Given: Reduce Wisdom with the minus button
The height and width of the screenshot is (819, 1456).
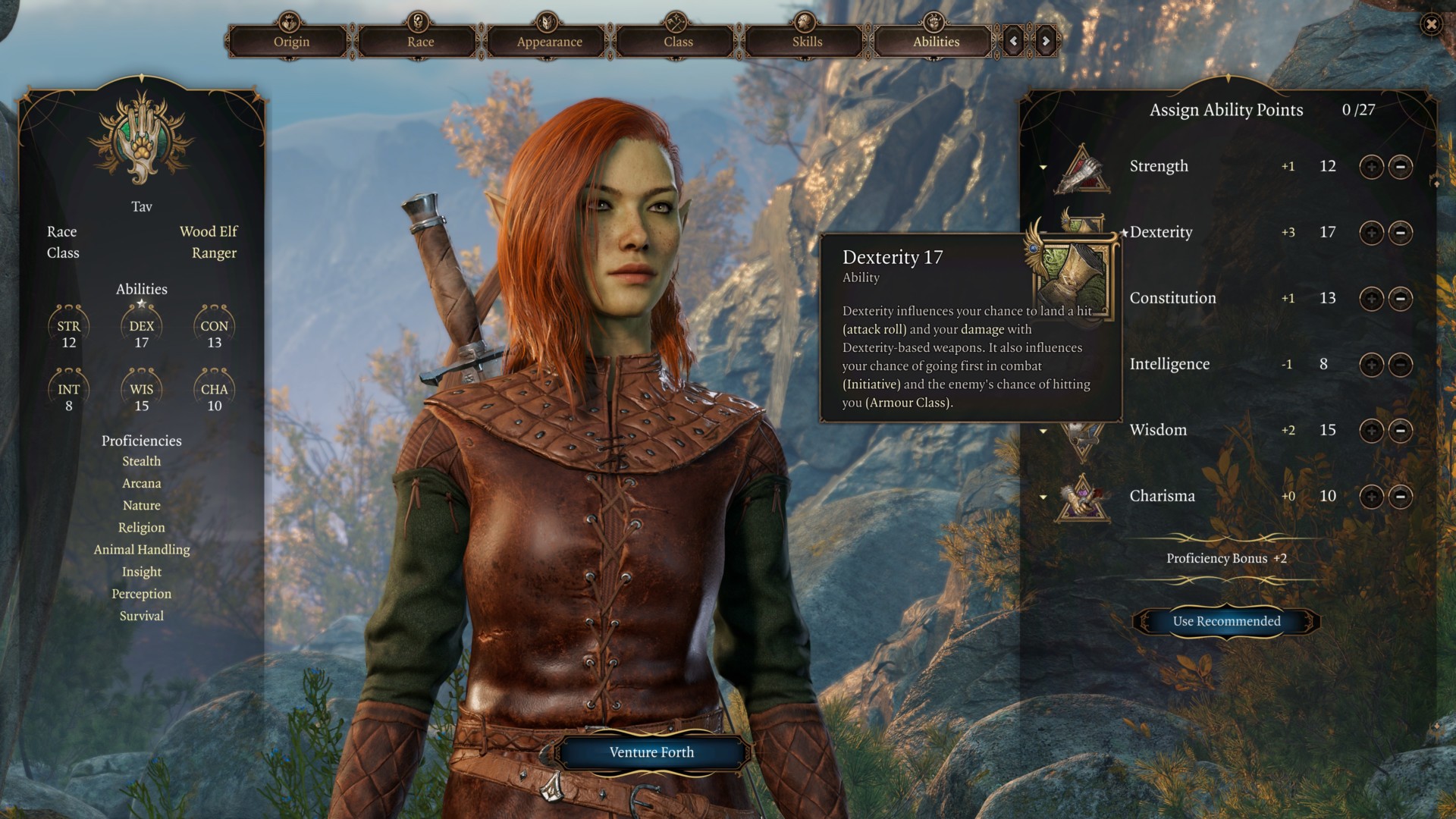Looking at the screenshot, I should (1401, 431).
